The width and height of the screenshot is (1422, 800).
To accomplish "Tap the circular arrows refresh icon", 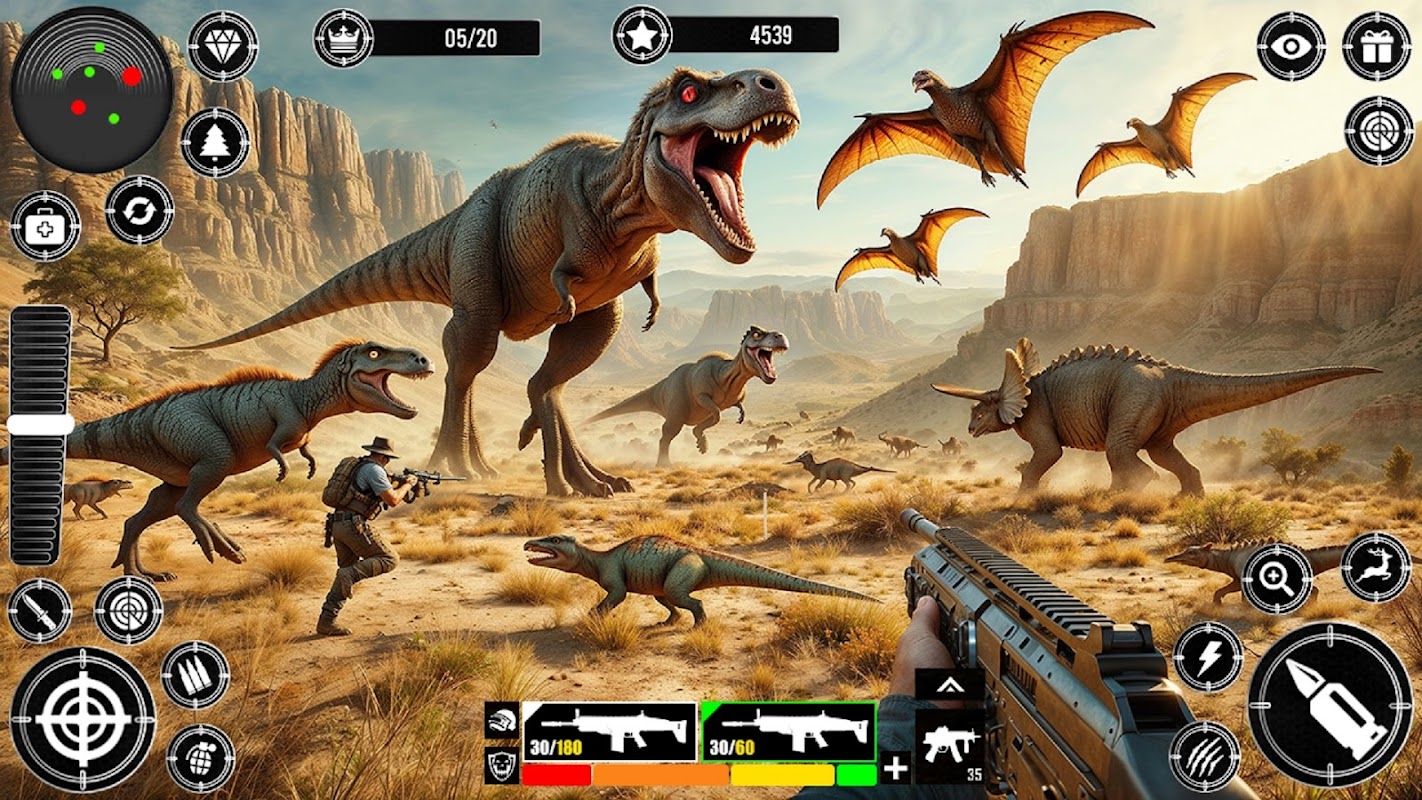I will pyautogui.click(x=139, y=210).
